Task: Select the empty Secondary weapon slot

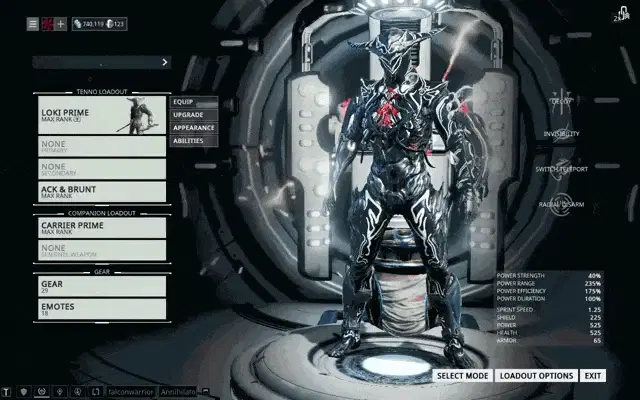Action: coord(102,168)
